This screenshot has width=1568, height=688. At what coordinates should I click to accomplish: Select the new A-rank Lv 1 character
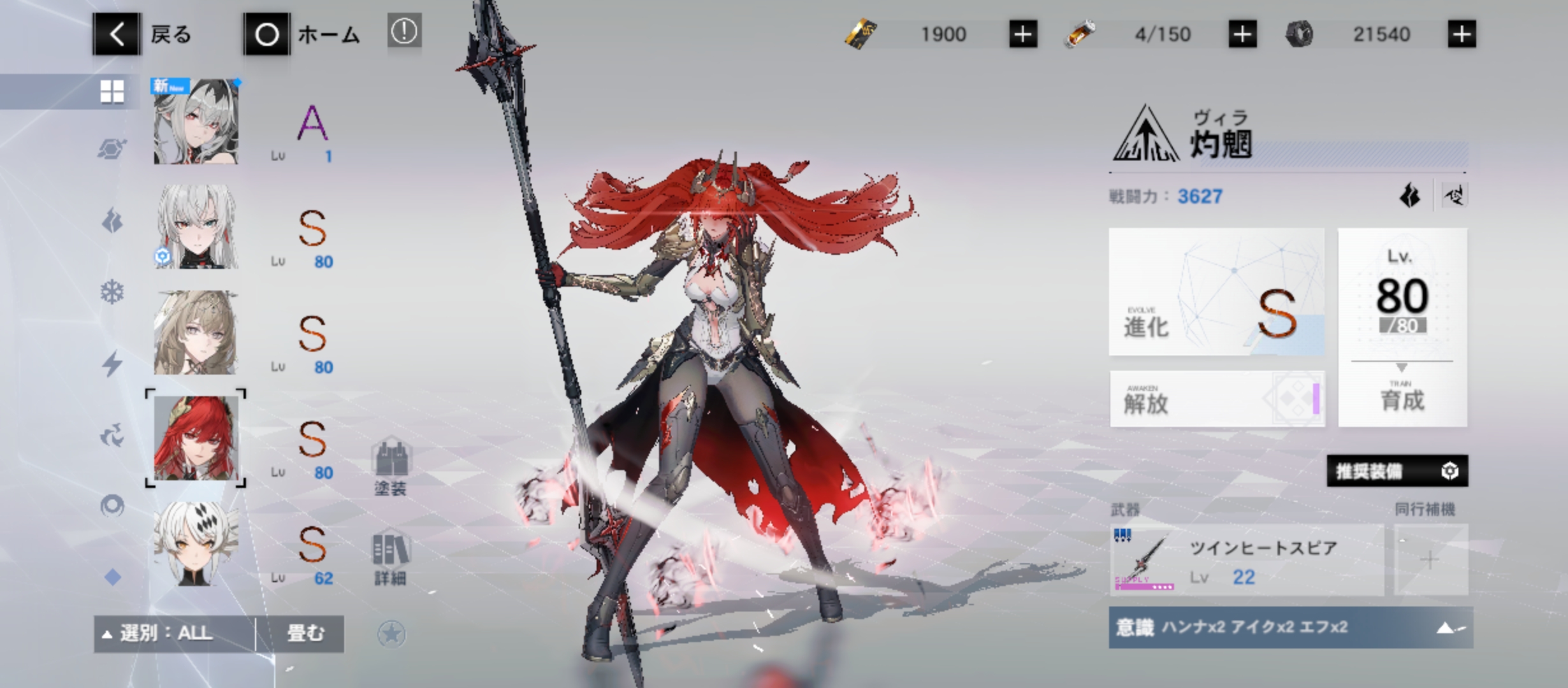point(196,122)
